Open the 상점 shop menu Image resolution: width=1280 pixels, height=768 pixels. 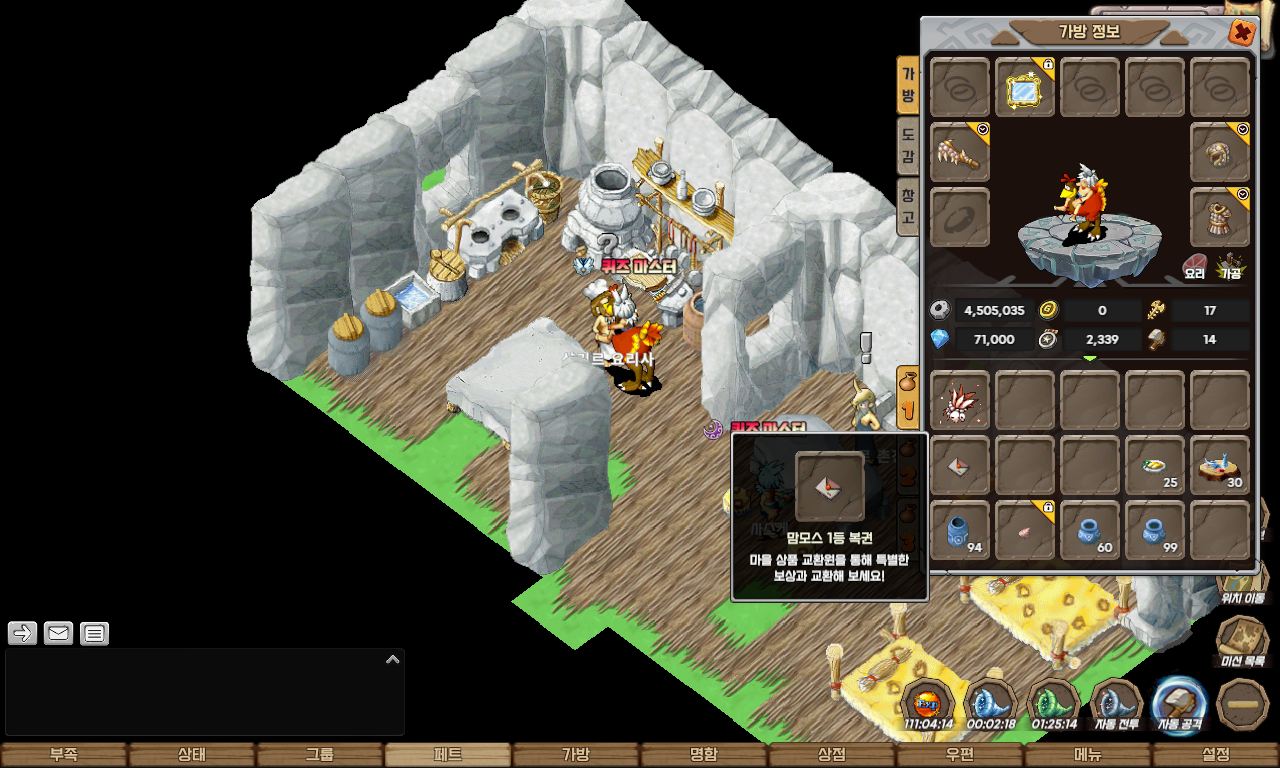click(x=832, y=755)
